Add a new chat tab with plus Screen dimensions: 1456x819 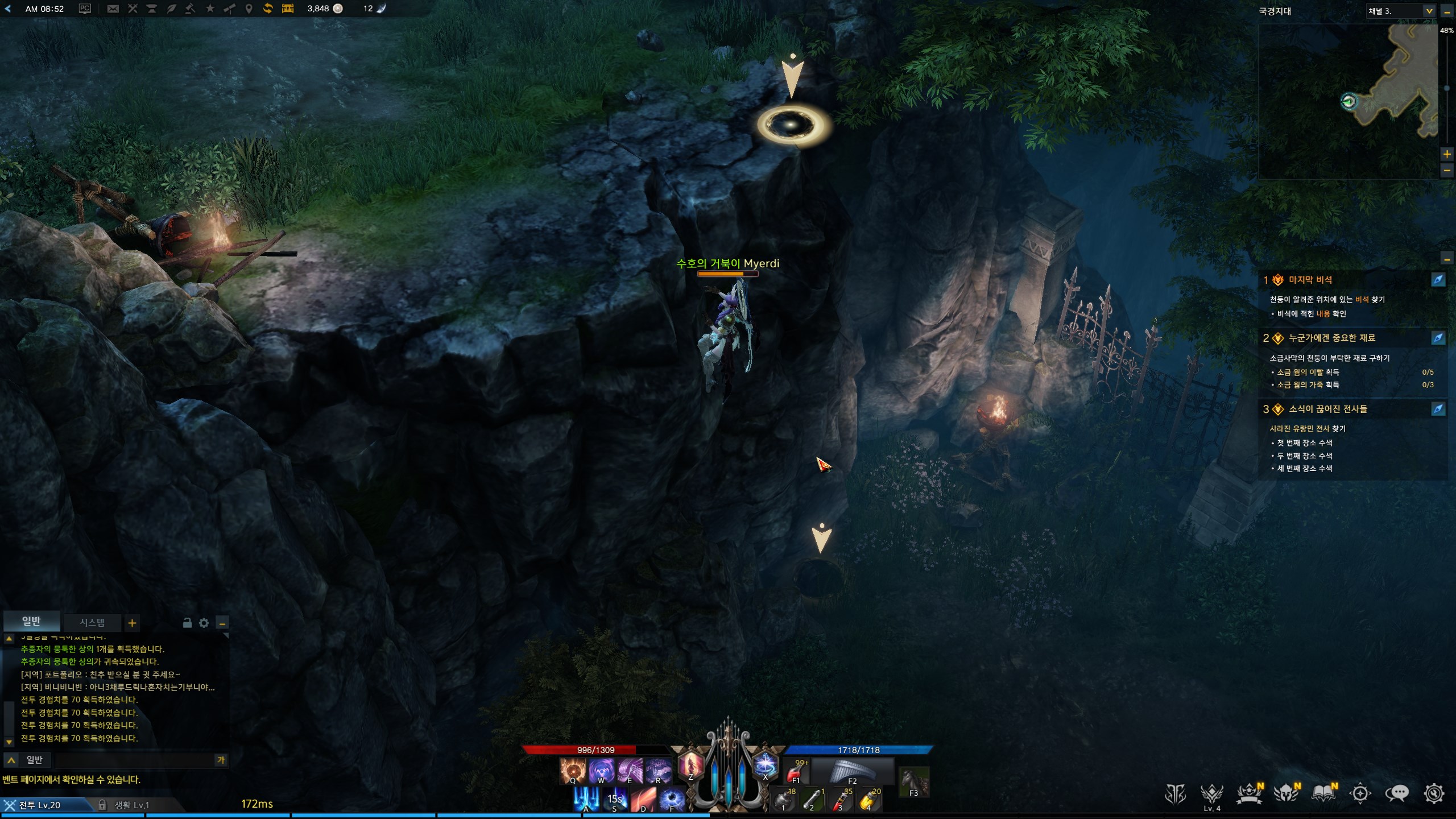coord(132,623)
